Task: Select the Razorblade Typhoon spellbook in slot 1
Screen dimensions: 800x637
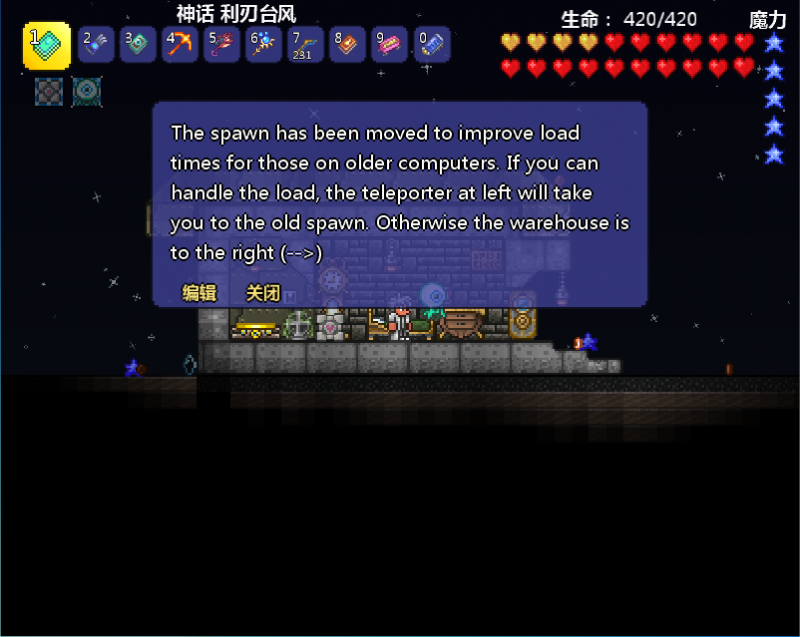Action: (x=46, y=45)
